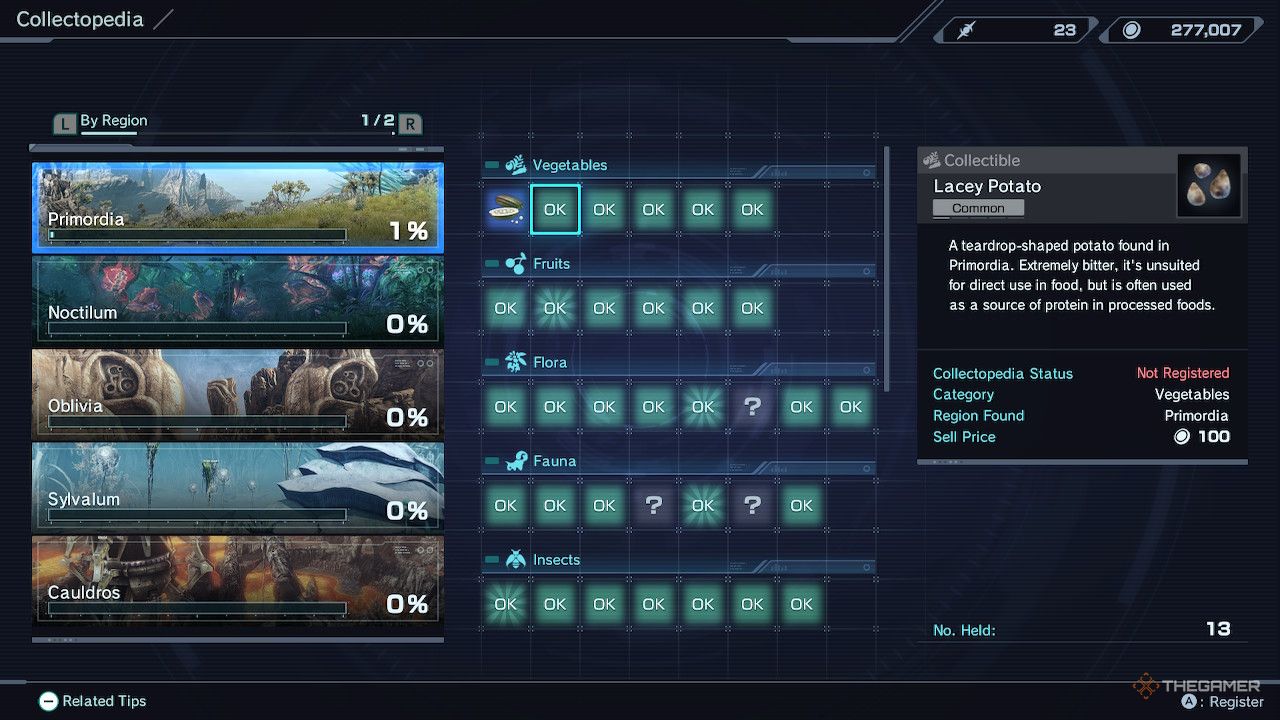
Task: Open the Vegetables category header
Action: (x=569, y=165)
